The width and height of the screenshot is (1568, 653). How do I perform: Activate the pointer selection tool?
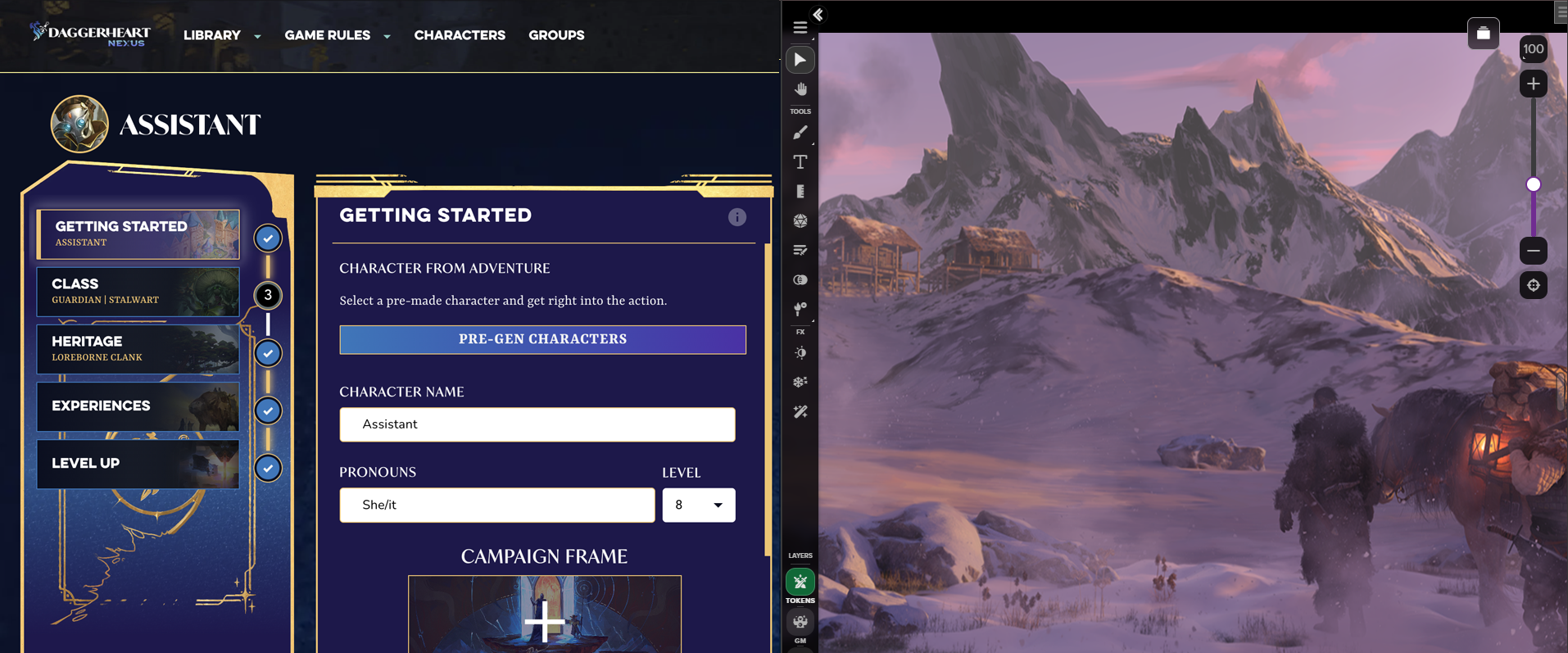tap(800, 59)
